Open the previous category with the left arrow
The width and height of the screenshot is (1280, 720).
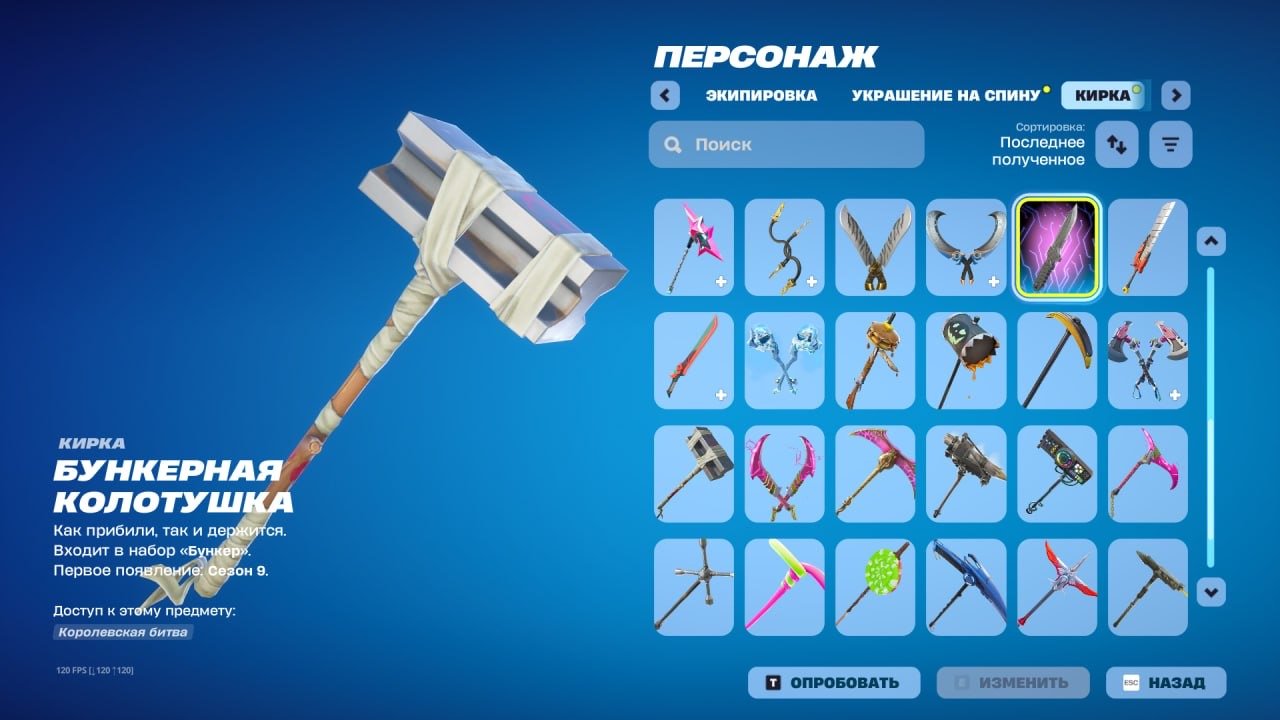click(x=666, y=95)
